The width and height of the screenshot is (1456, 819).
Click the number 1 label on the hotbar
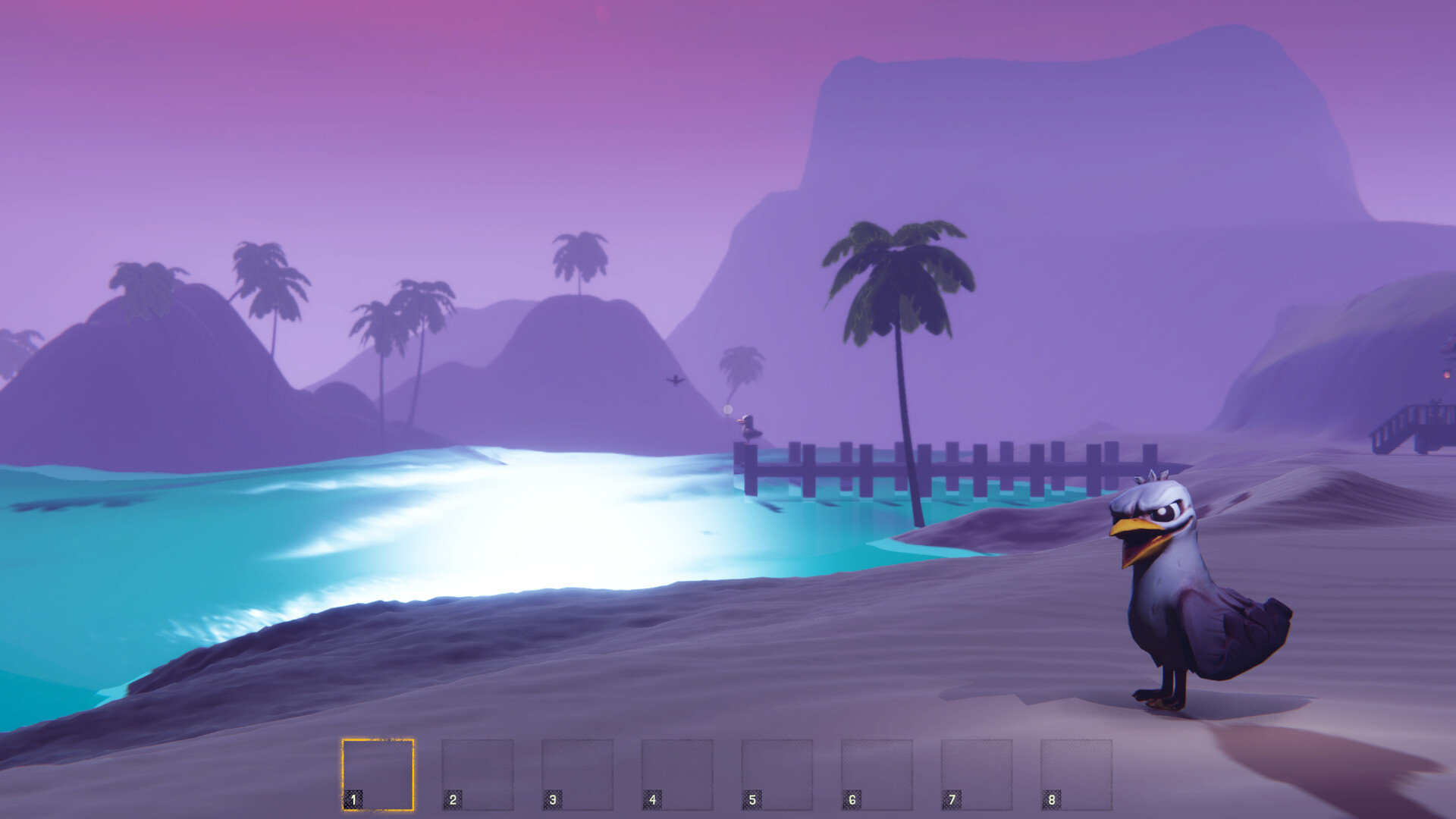(353, 799)
